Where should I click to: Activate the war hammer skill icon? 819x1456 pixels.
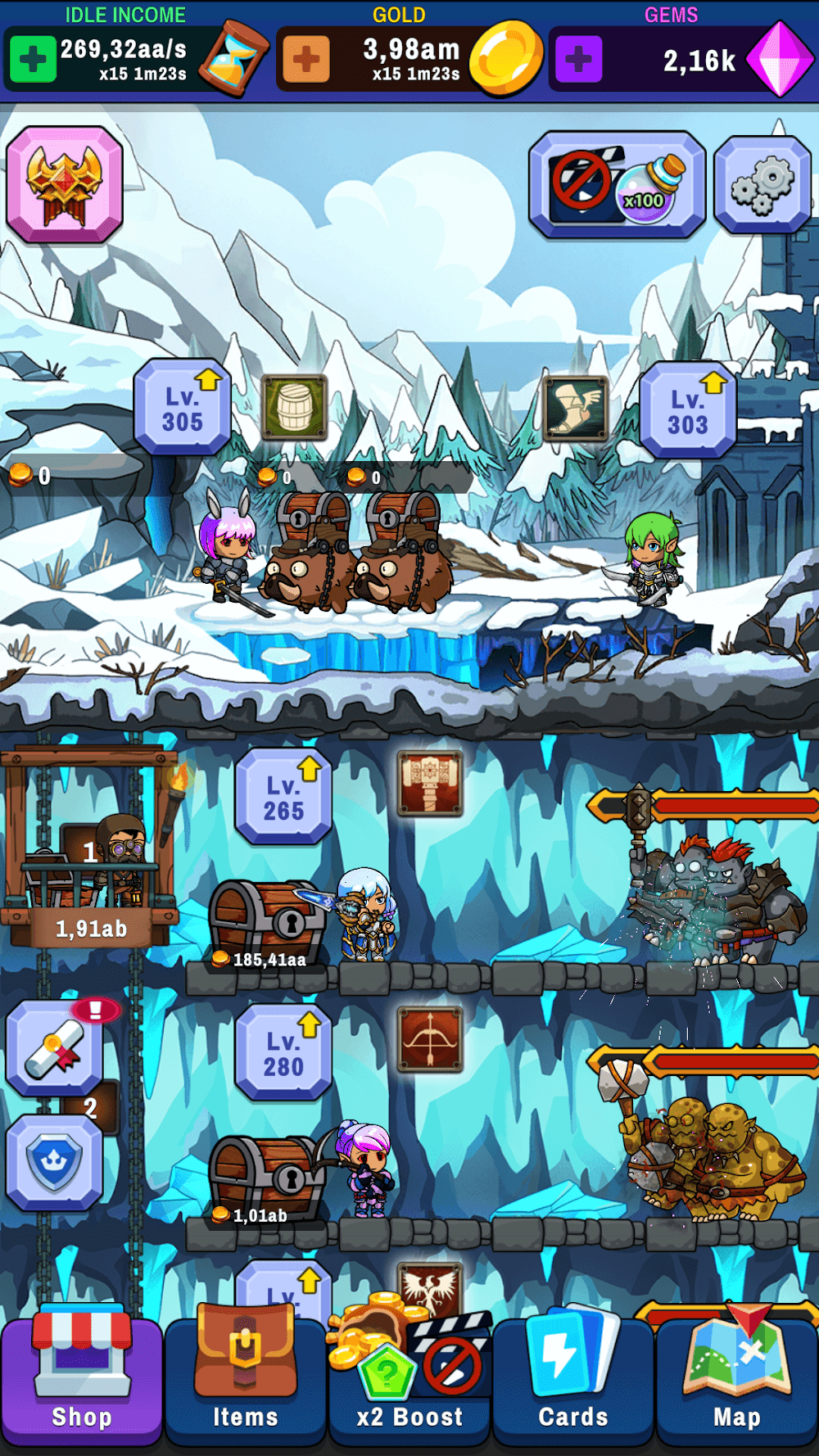[x=430, y=783]
